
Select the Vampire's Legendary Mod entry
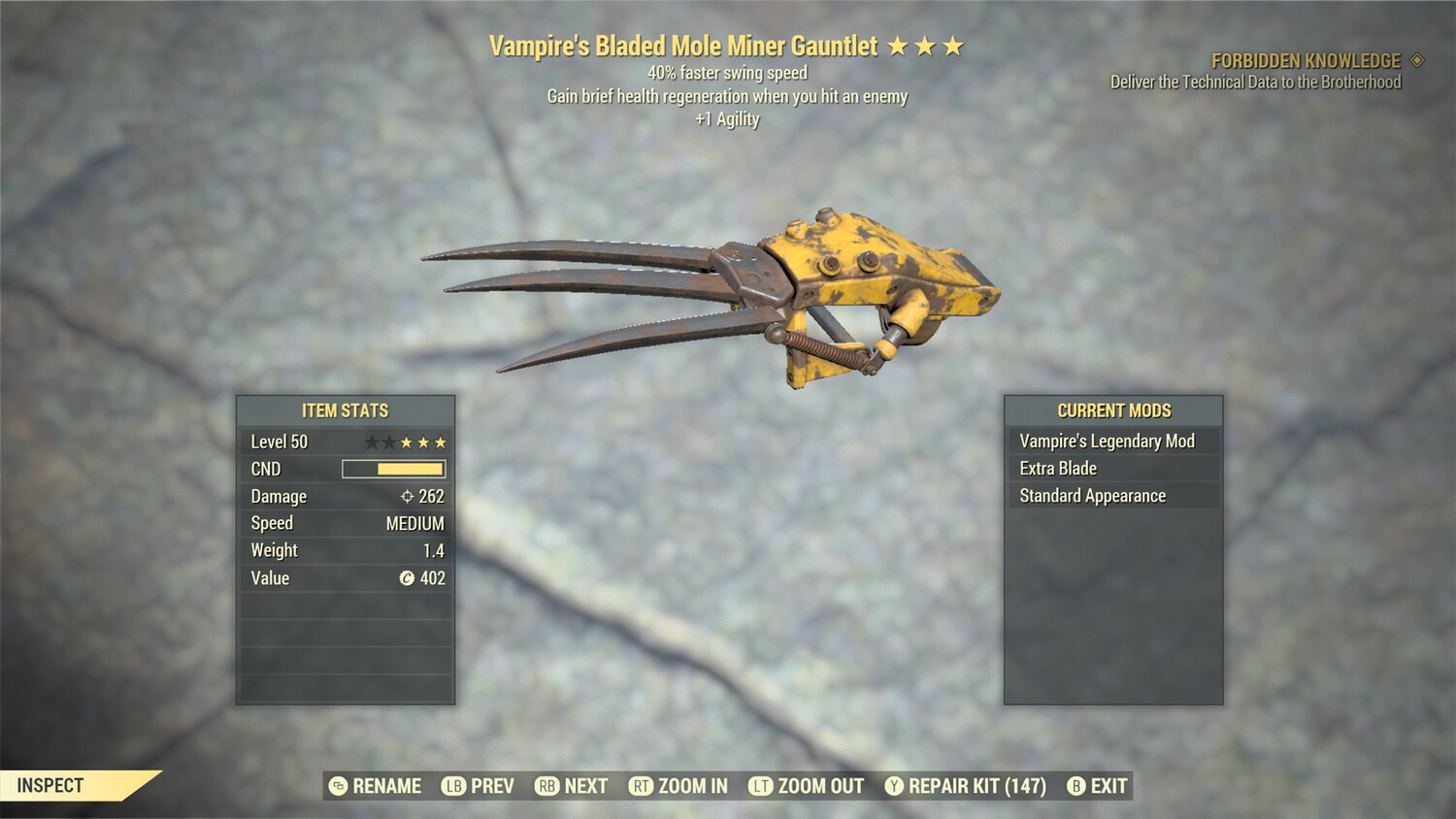pos(1112,442)
